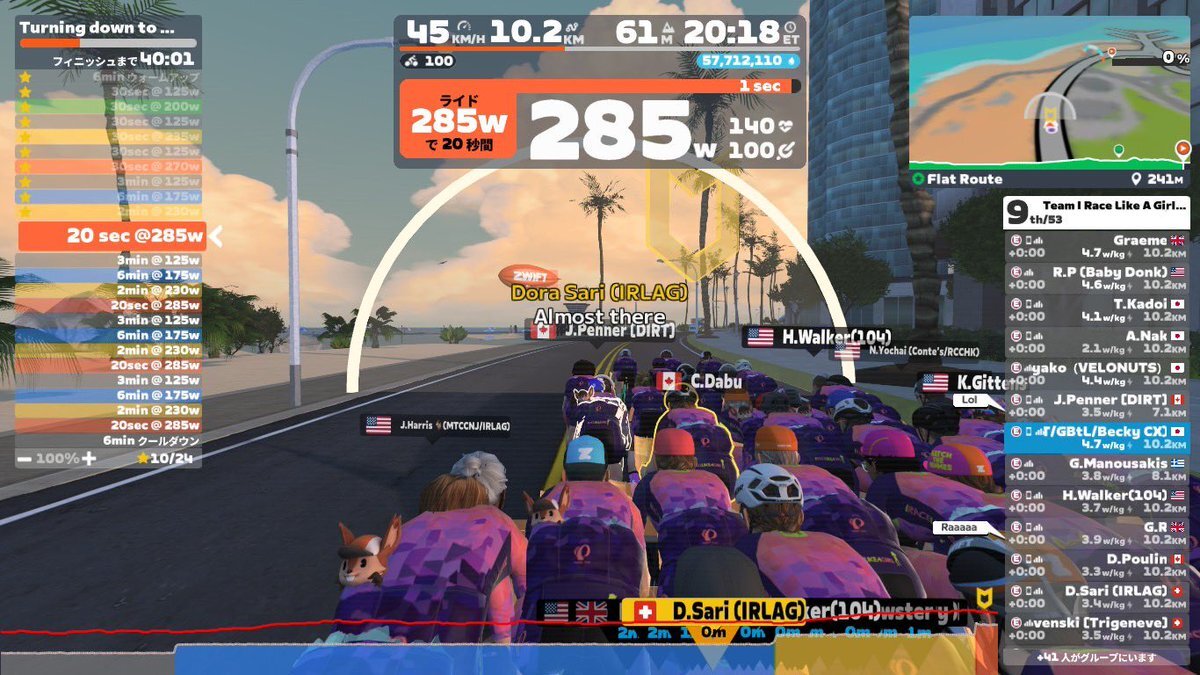Click the Flat Route name label
Viewport: 1200px width, 675px height.
[x=965, y=179]
